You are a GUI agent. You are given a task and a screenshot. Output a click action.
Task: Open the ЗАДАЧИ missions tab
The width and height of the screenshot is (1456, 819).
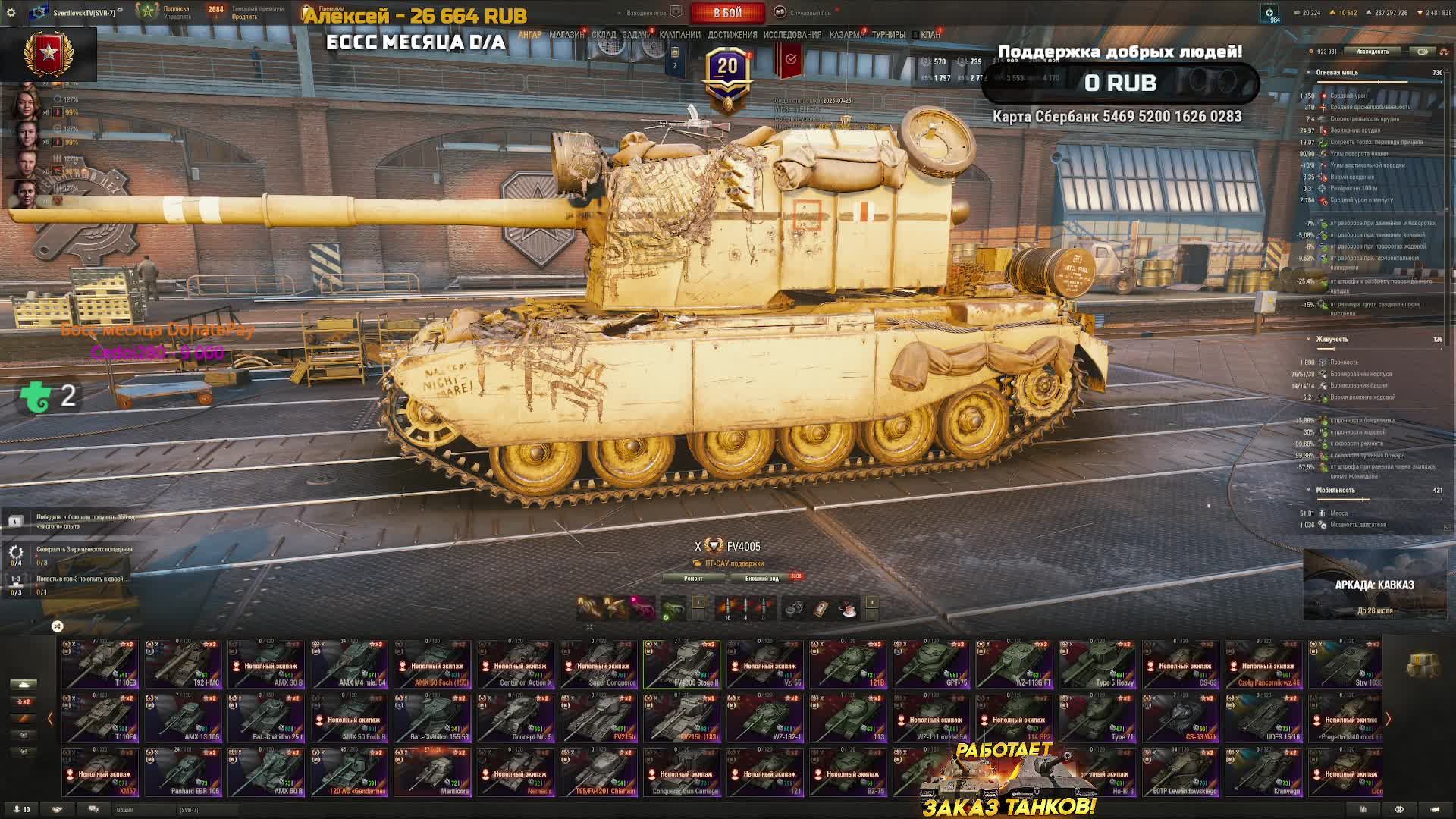point(637,35)
